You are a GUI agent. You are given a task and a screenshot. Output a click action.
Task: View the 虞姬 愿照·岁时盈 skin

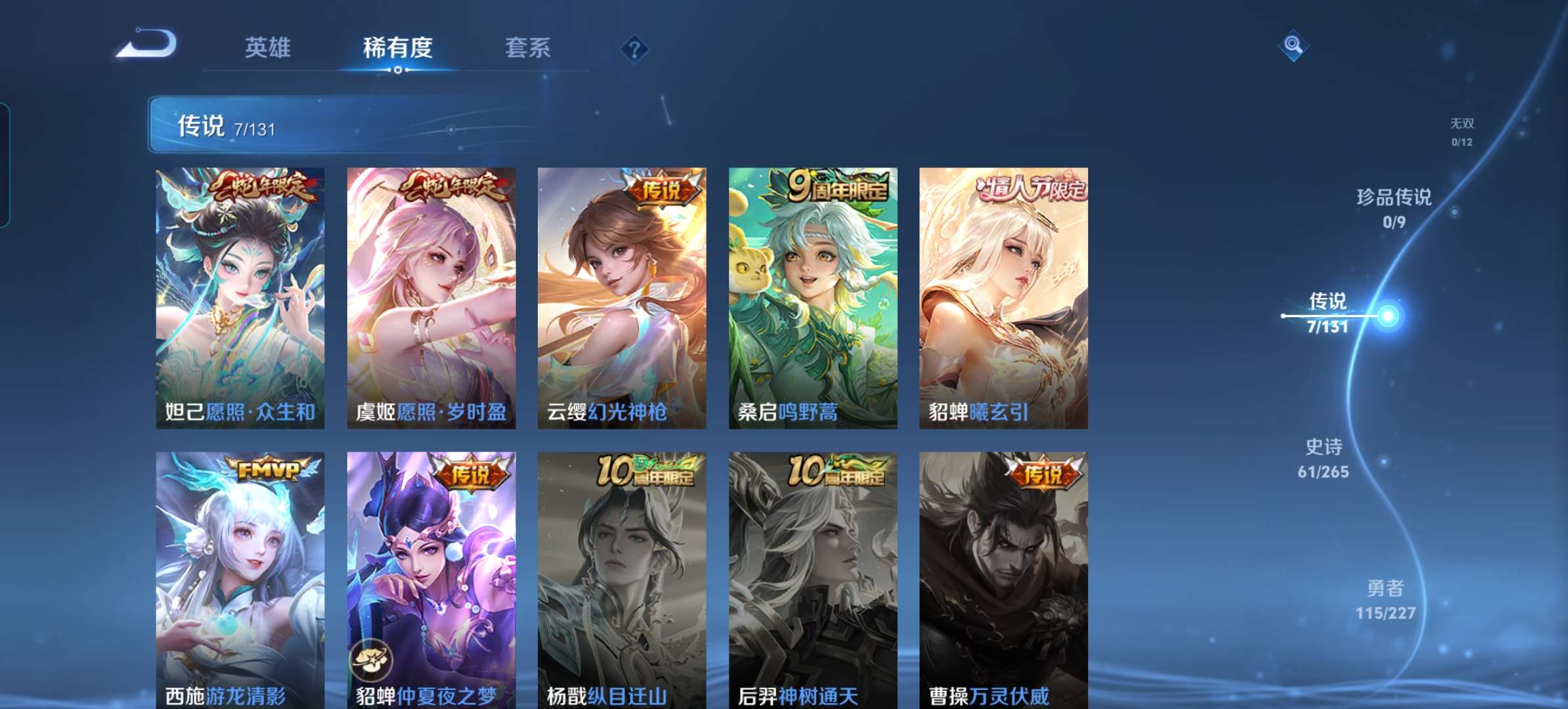[x=431, y=298]
